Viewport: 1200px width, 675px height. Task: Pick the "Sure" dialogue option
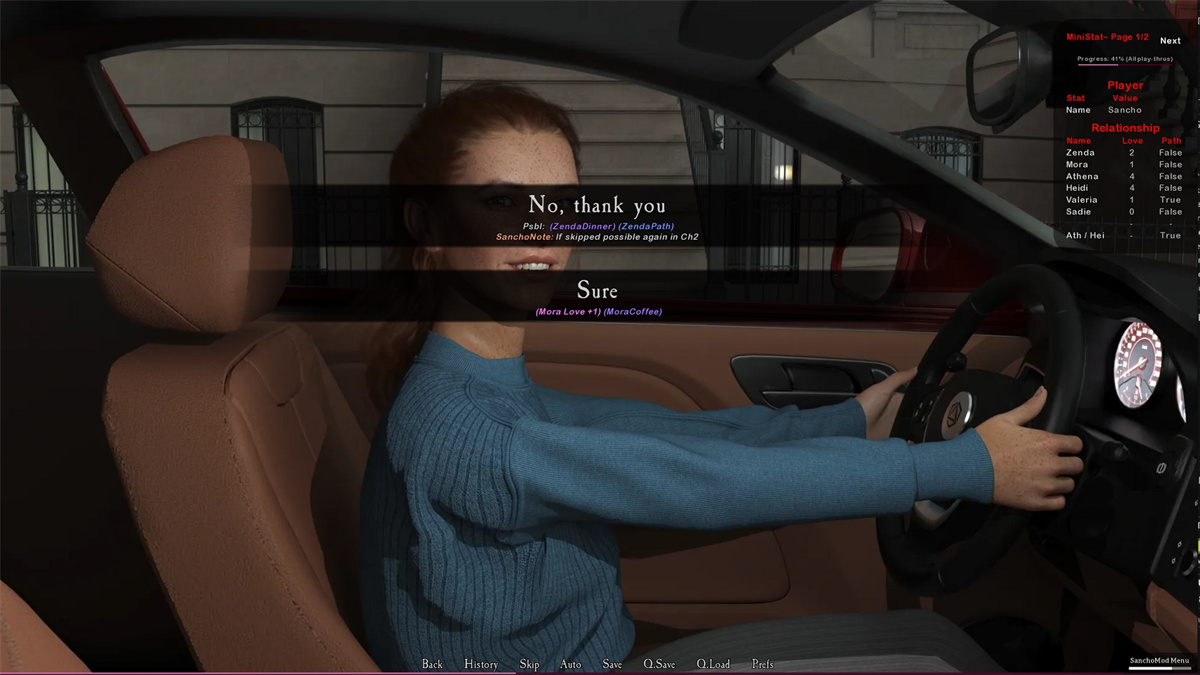597,291
